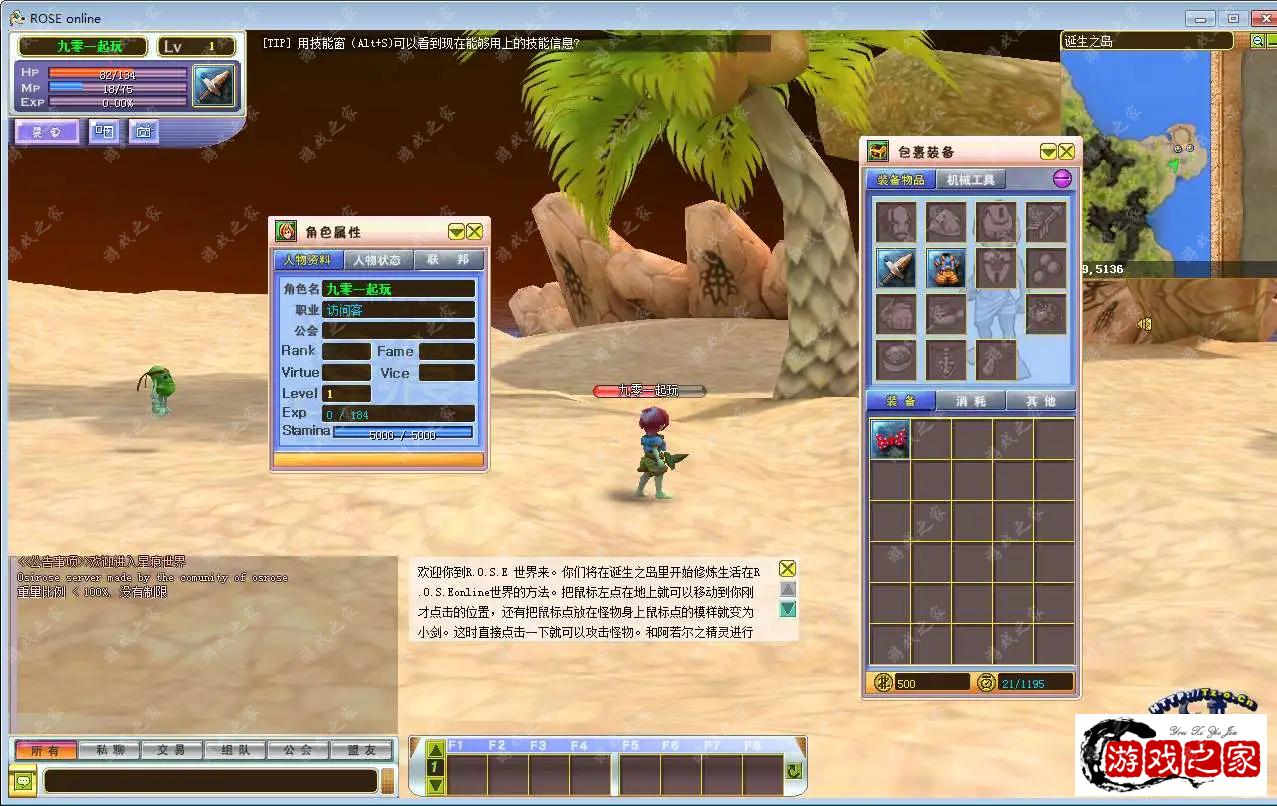Click the tutorial text scroll-down arrow
Viewport: 1277px width, 806px height.
coord(788,609)
